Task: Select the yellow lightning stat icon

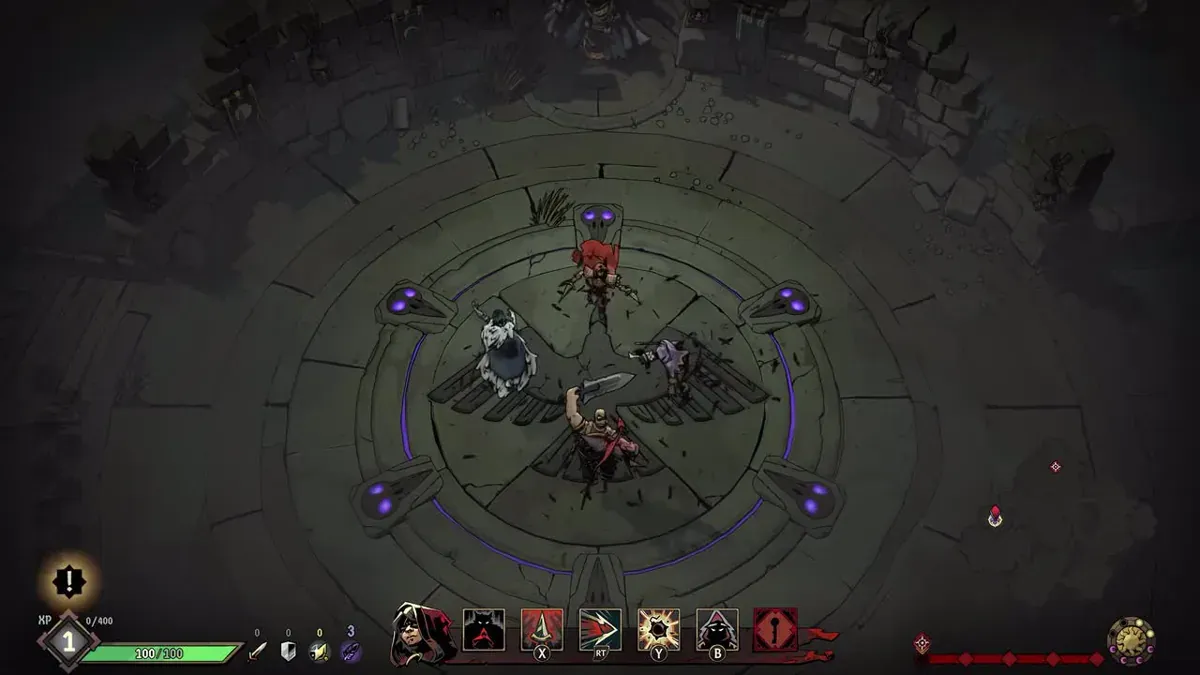Action: pyautogui.click(x=319, y=652)
